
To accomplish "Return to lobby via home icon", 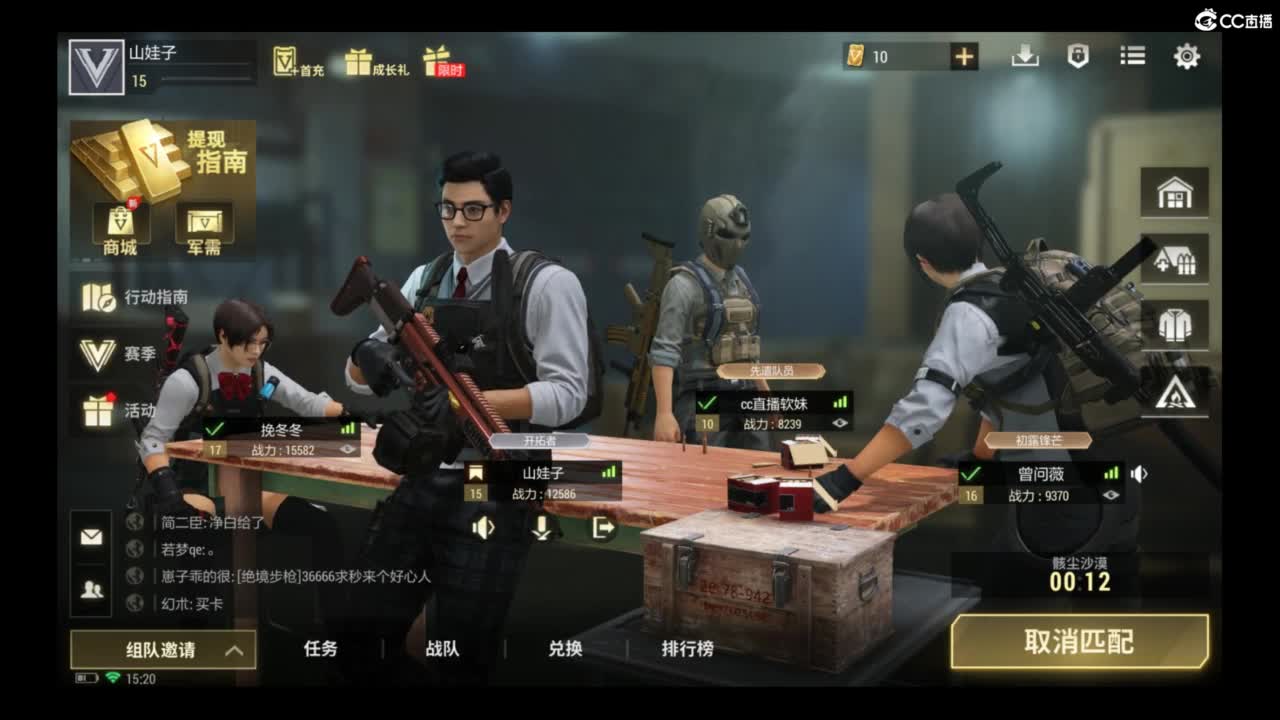I will pos(1176,193).
